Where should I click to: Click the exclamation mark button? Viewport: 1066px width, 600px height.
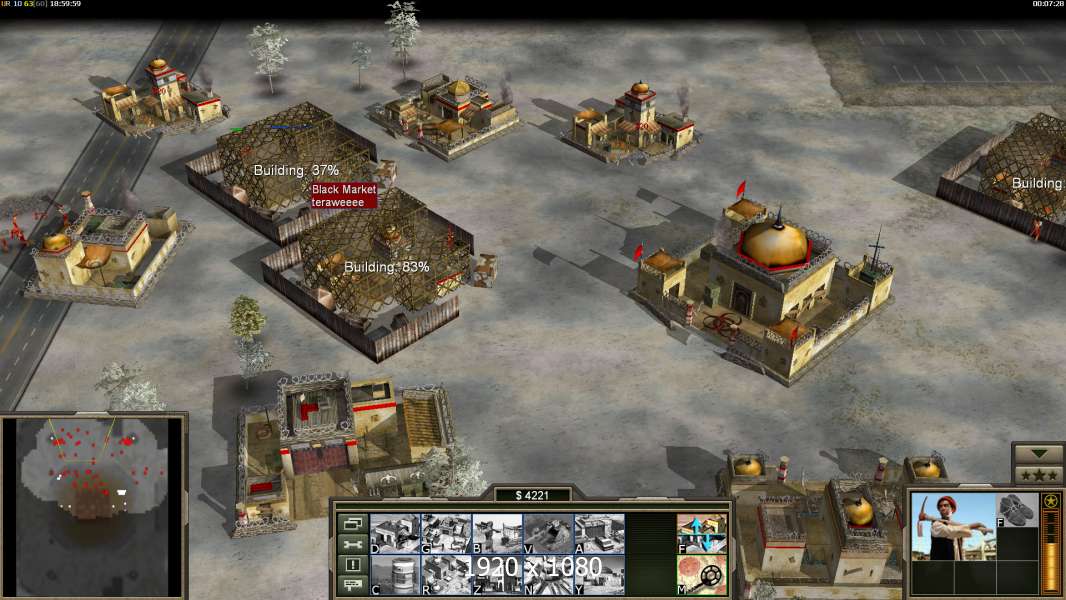tap(351, 565)
